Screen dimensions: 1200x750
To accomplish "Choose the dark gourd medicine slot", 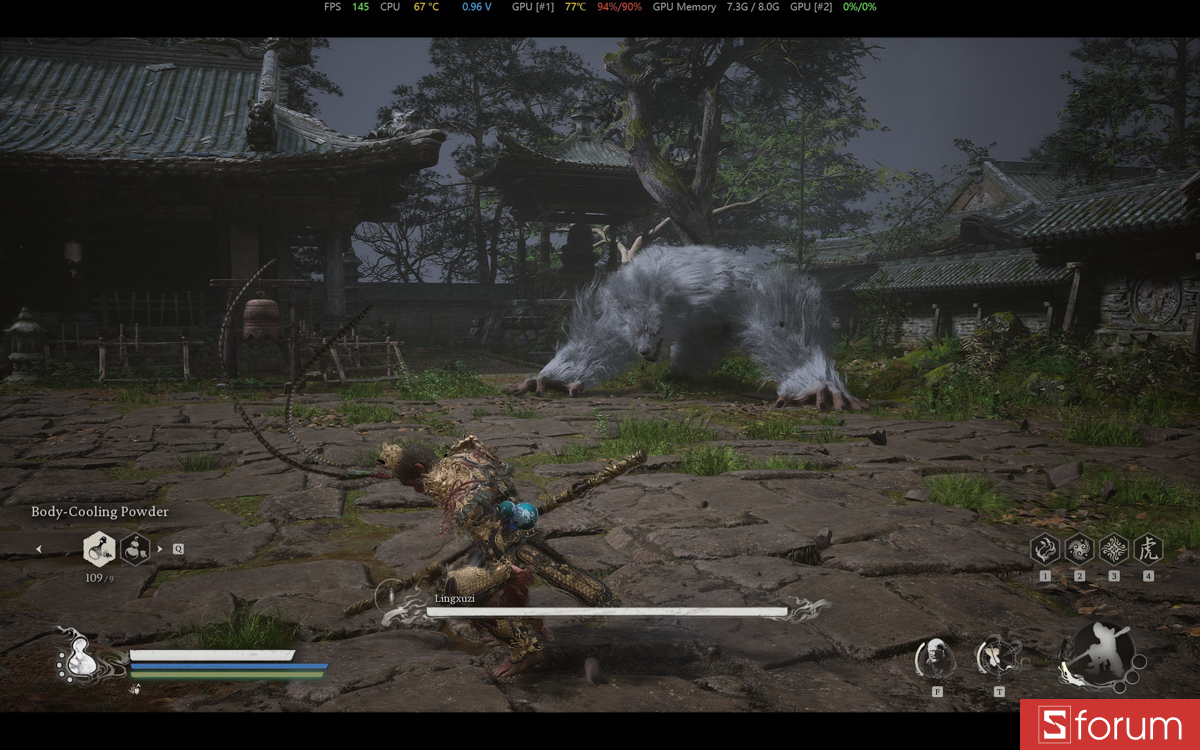I will (x=135, y=548).
